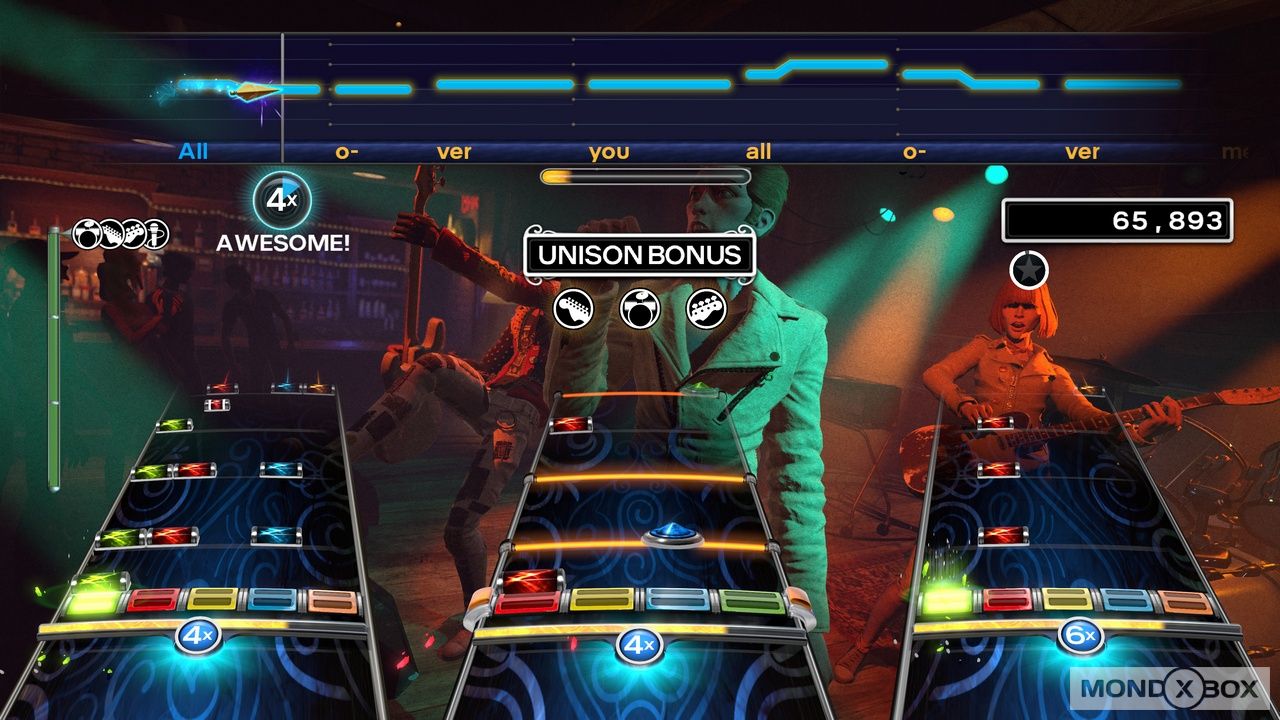The width and height of the screenshot is (1280, 720).
Task: Hit the glowing green fret on the 6x track
Action: coord(945,601)
